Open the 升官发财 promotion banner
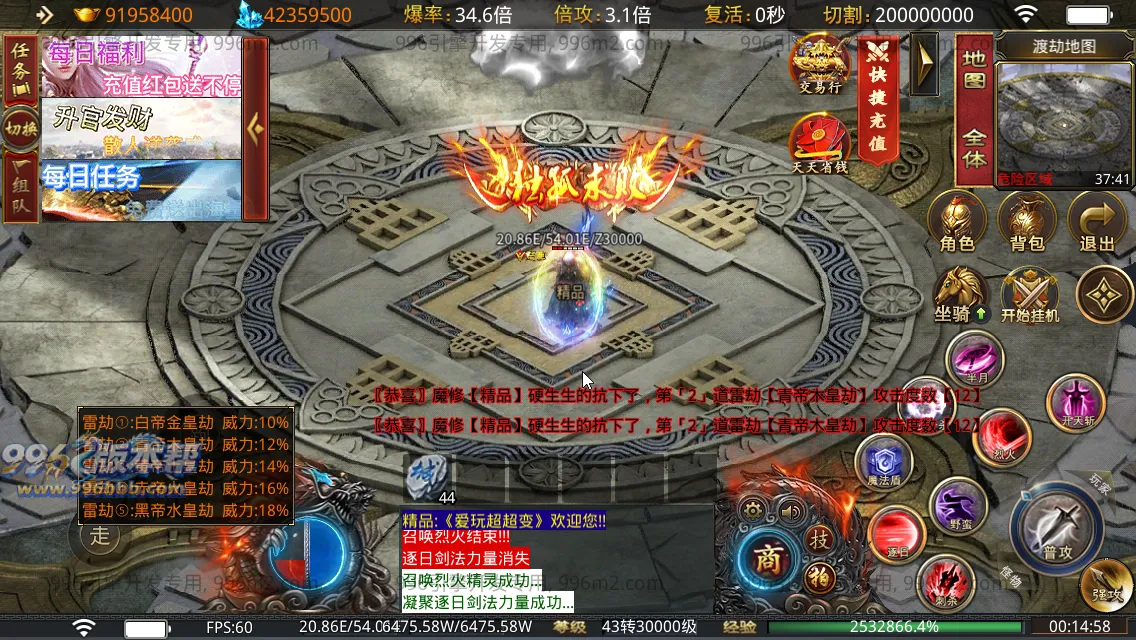The width and height of the screenshot is (1136, 640). 141,128
